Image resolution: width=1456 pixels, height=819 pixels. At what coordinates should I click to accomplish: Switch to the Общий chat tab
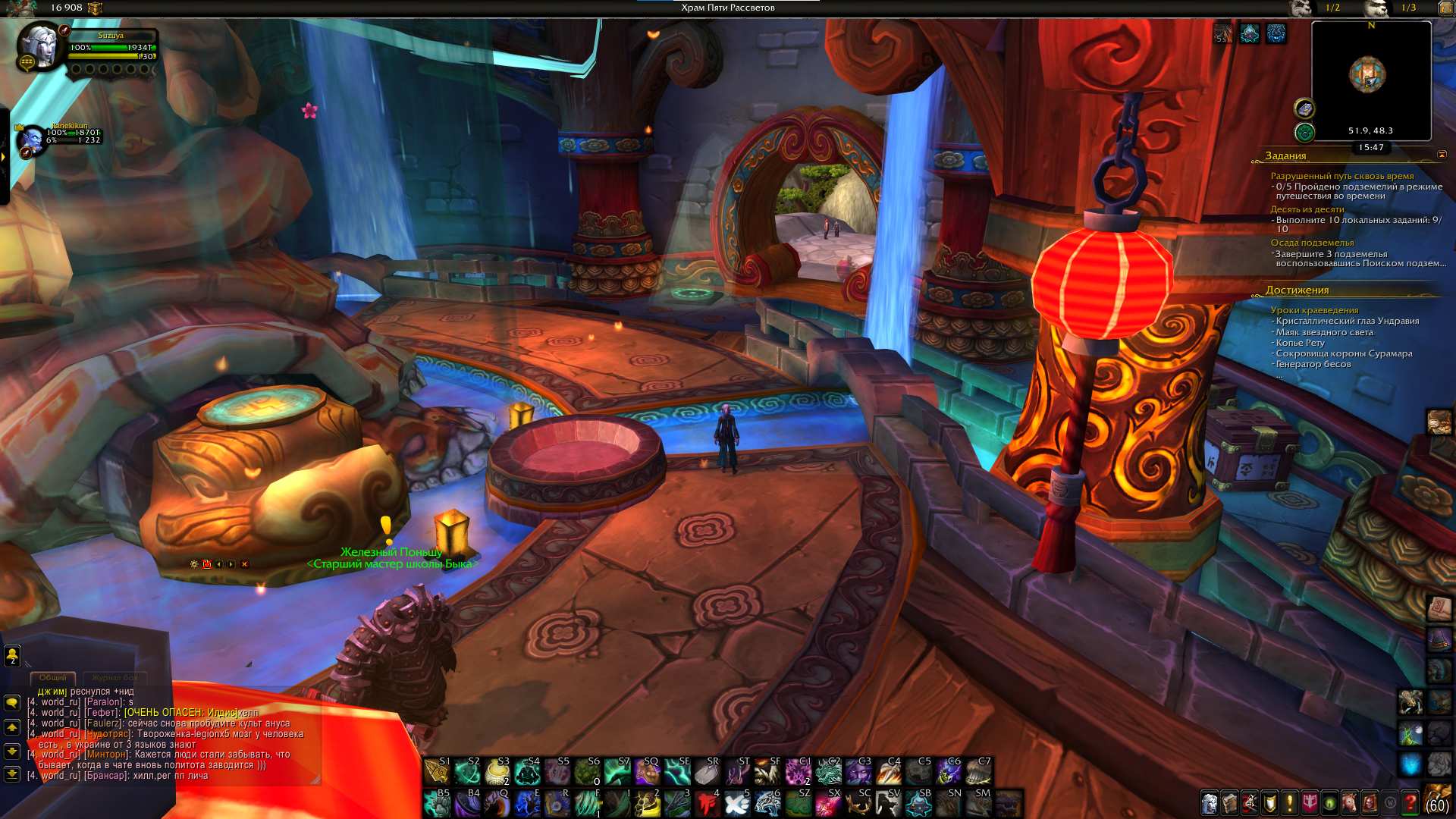(52, 677)
